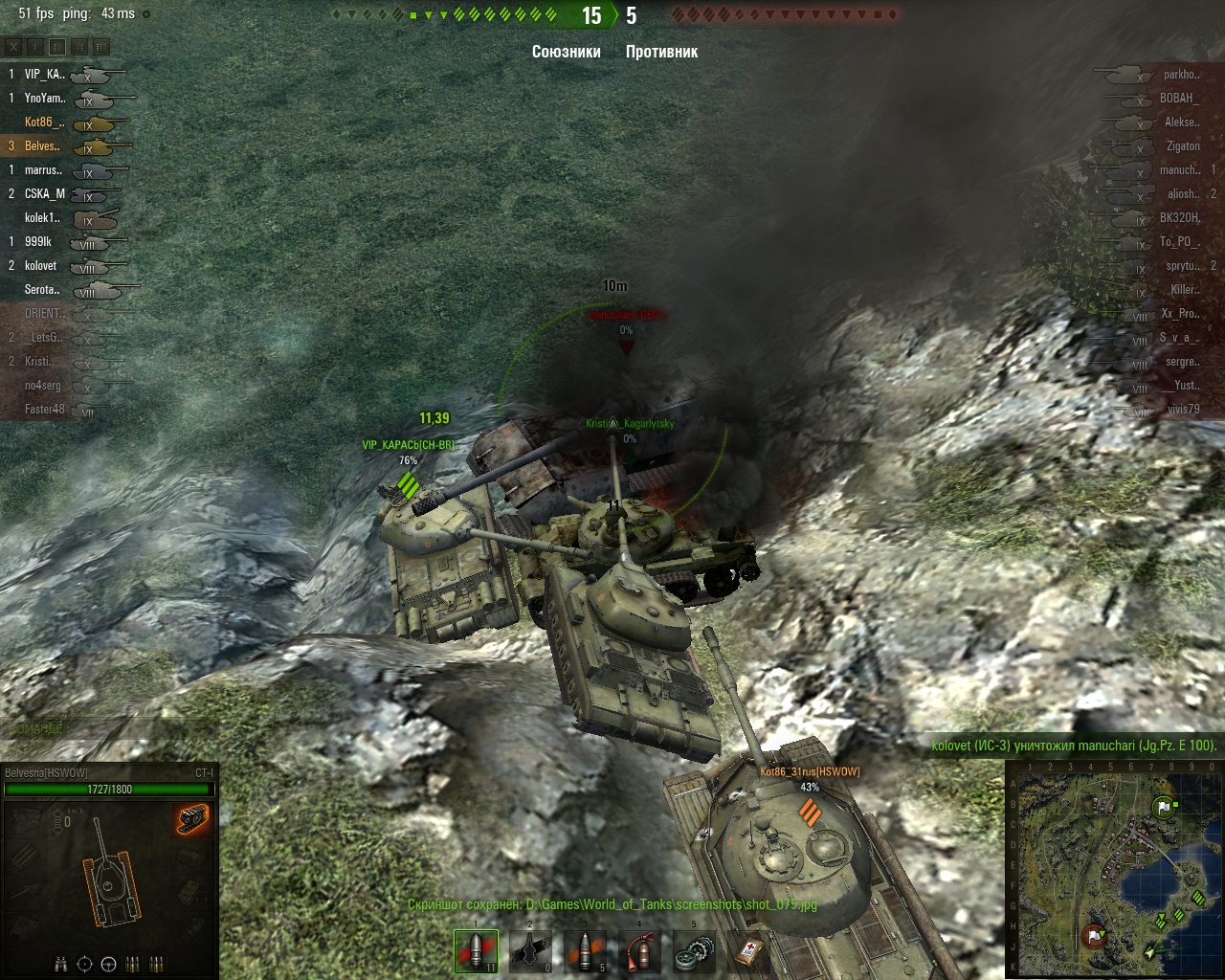
Task: Switch player panel to widest layout
Action: (x=100, y=46)
